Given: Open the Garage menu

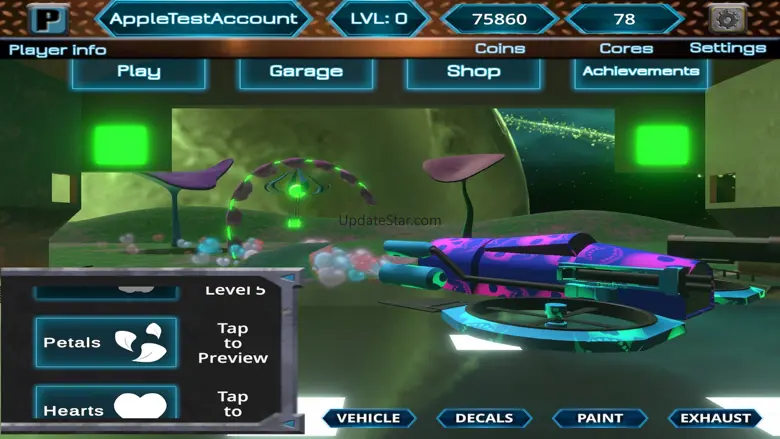Looking at the screenshot, I should [x=306, y=72].
